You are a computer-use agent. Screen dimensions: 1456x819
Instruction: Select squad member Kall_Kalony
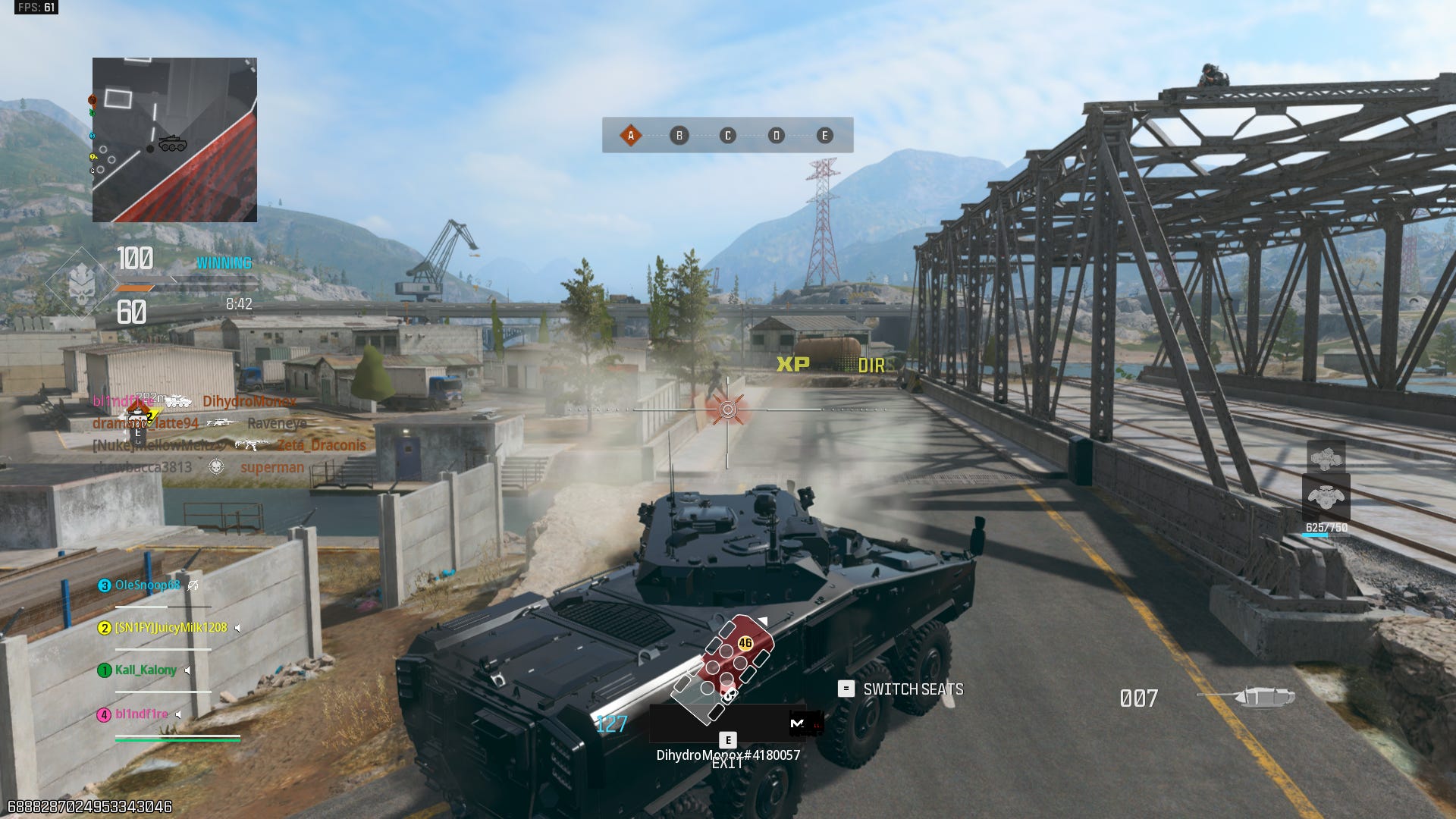click(145, 670)
